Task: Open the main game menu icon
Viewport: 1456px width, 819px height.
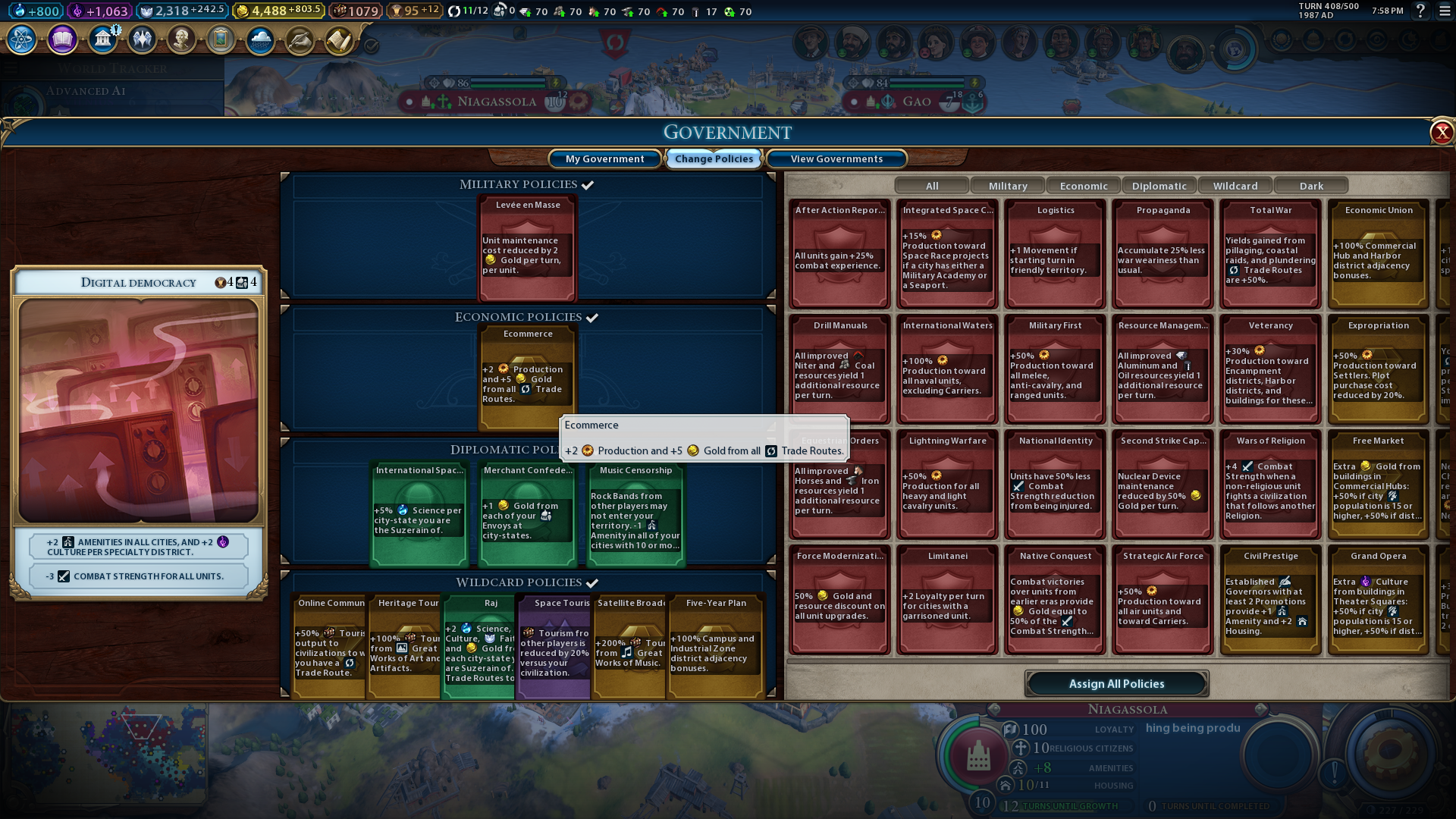Action: pos(1445,11)
